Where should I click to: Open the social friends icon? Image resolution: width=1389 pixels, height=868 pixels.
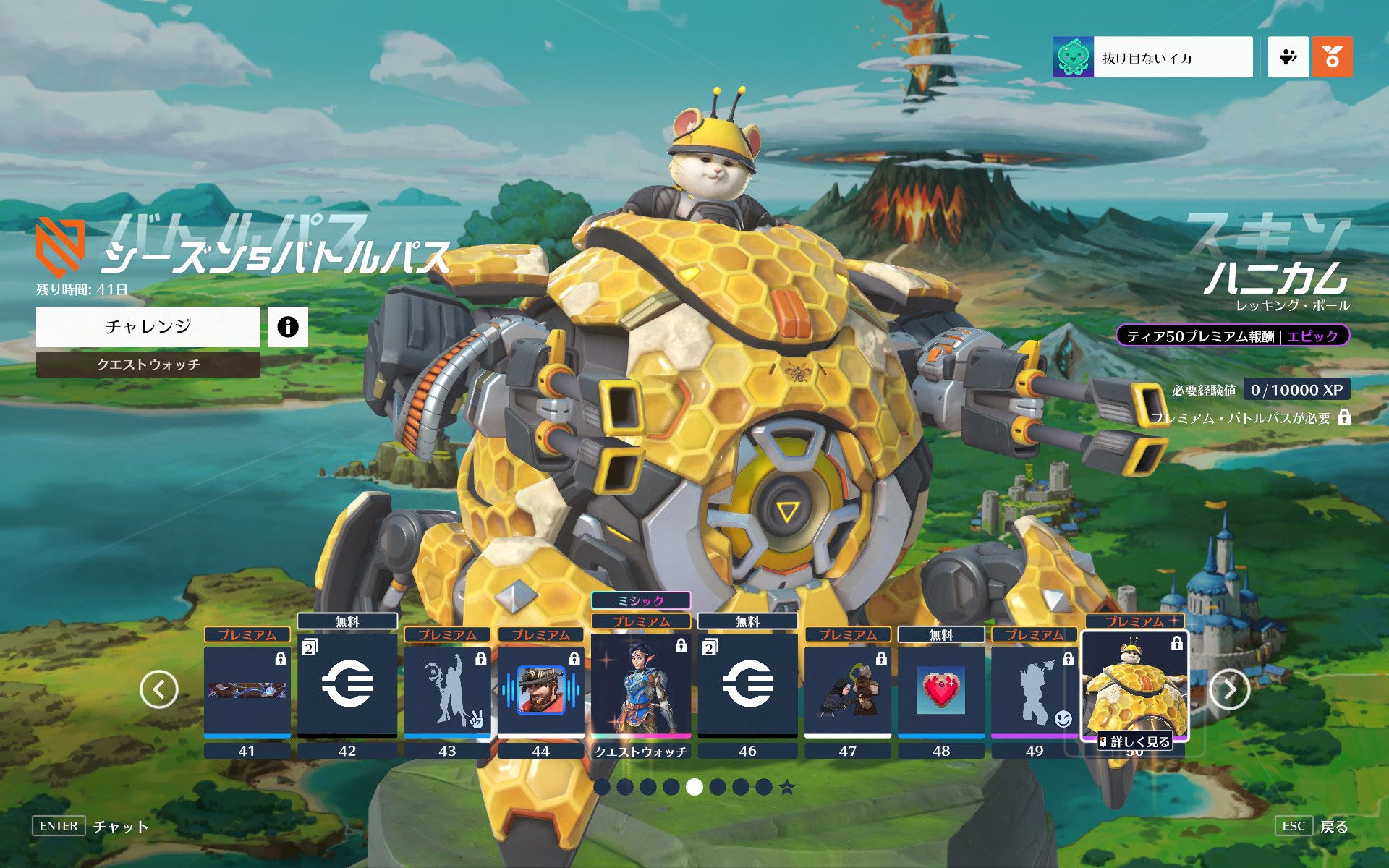(1288, 57)
